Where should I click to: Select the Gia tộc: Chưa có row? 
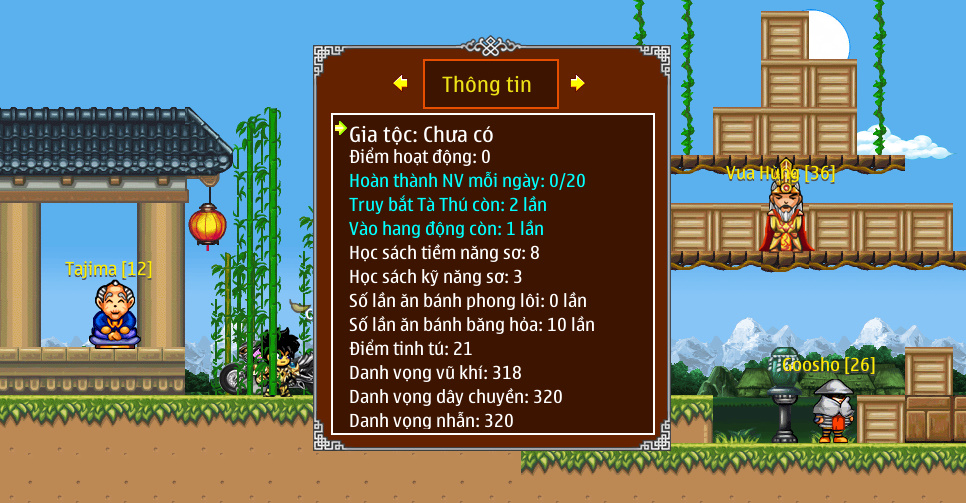[x=421, y=133]
